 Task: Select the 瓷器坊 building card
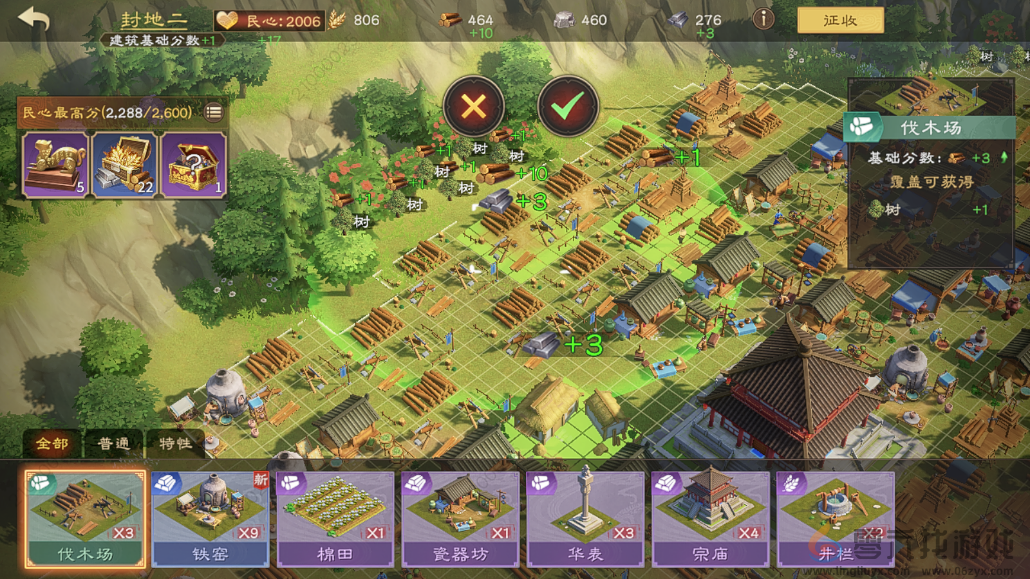(x=460, y=518)
